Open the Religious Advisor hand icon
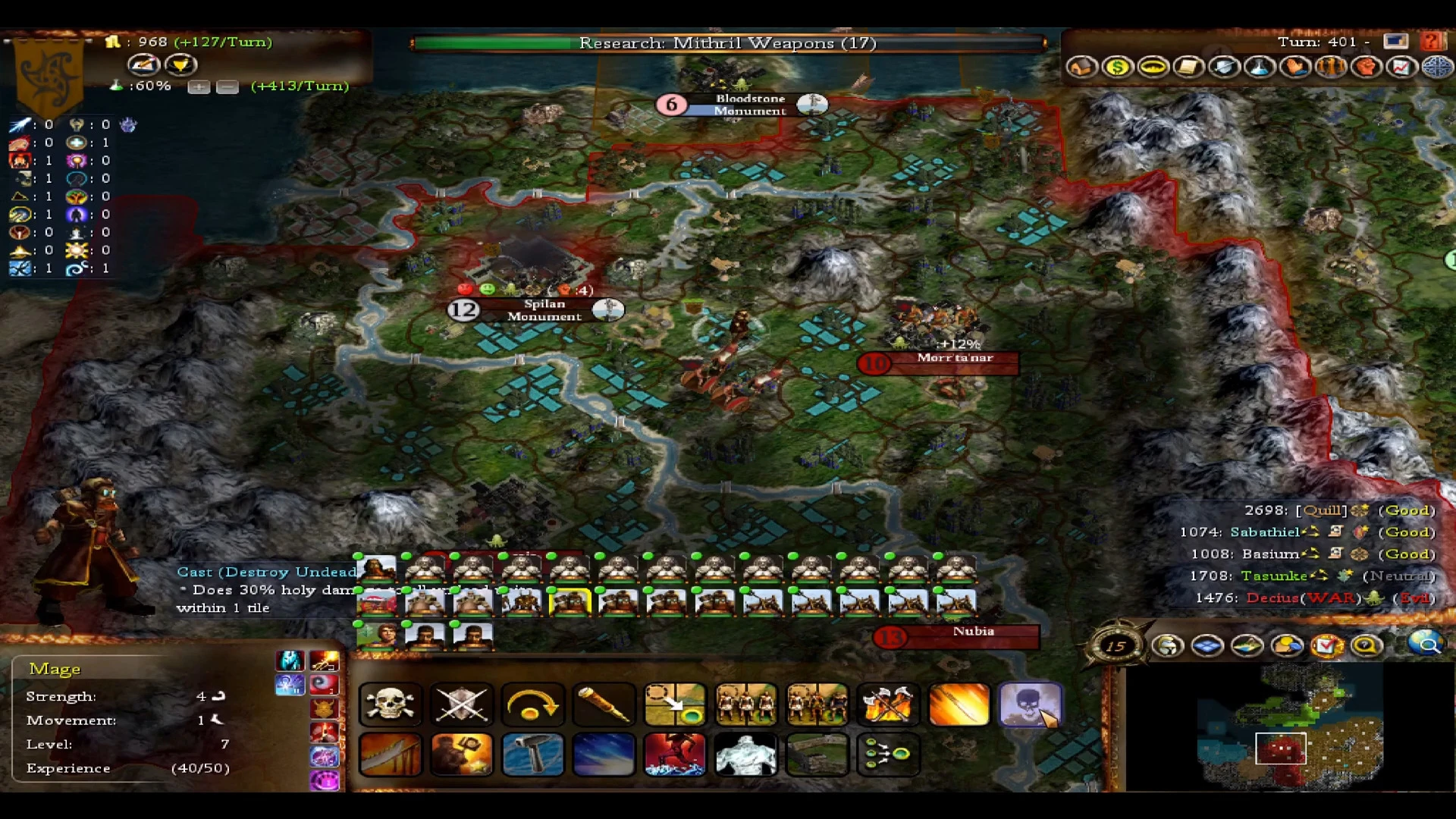 click(1296, 67)
